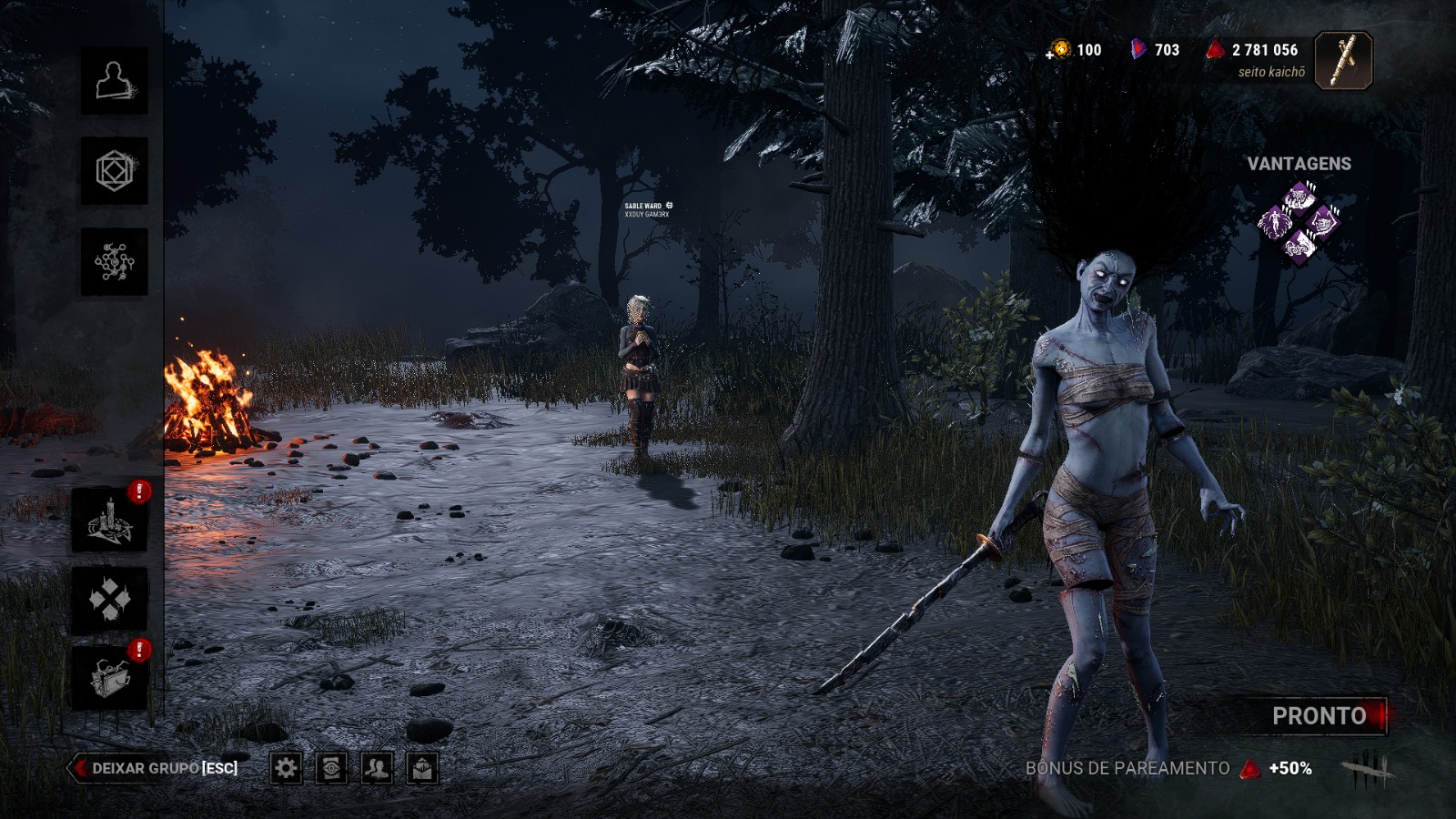Select the top perk in Vantagens
The height and width of the screenshot is (819, 1456).
pos(1299,197)
